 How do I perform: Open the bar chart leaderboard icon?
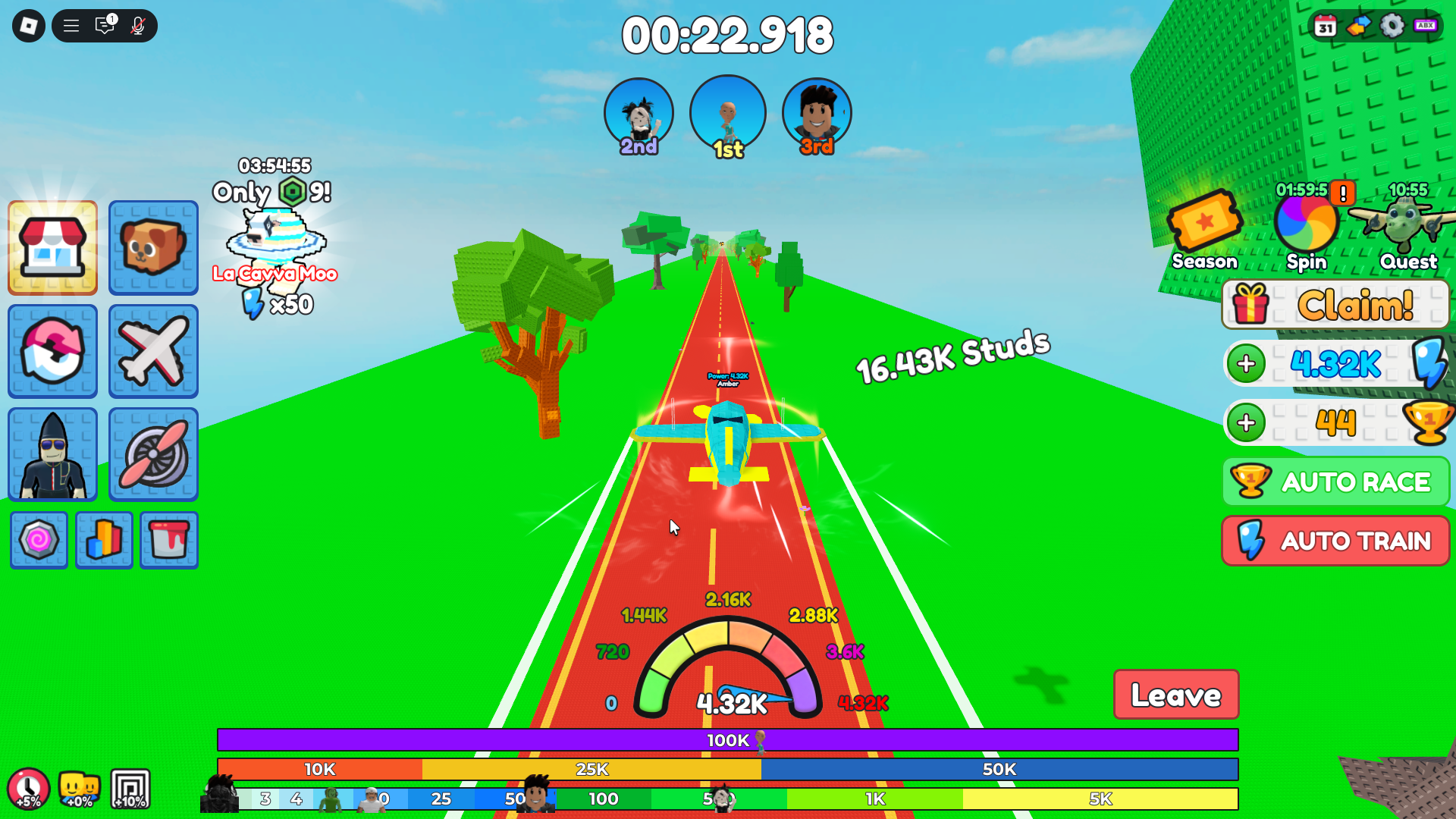(104, 540)
